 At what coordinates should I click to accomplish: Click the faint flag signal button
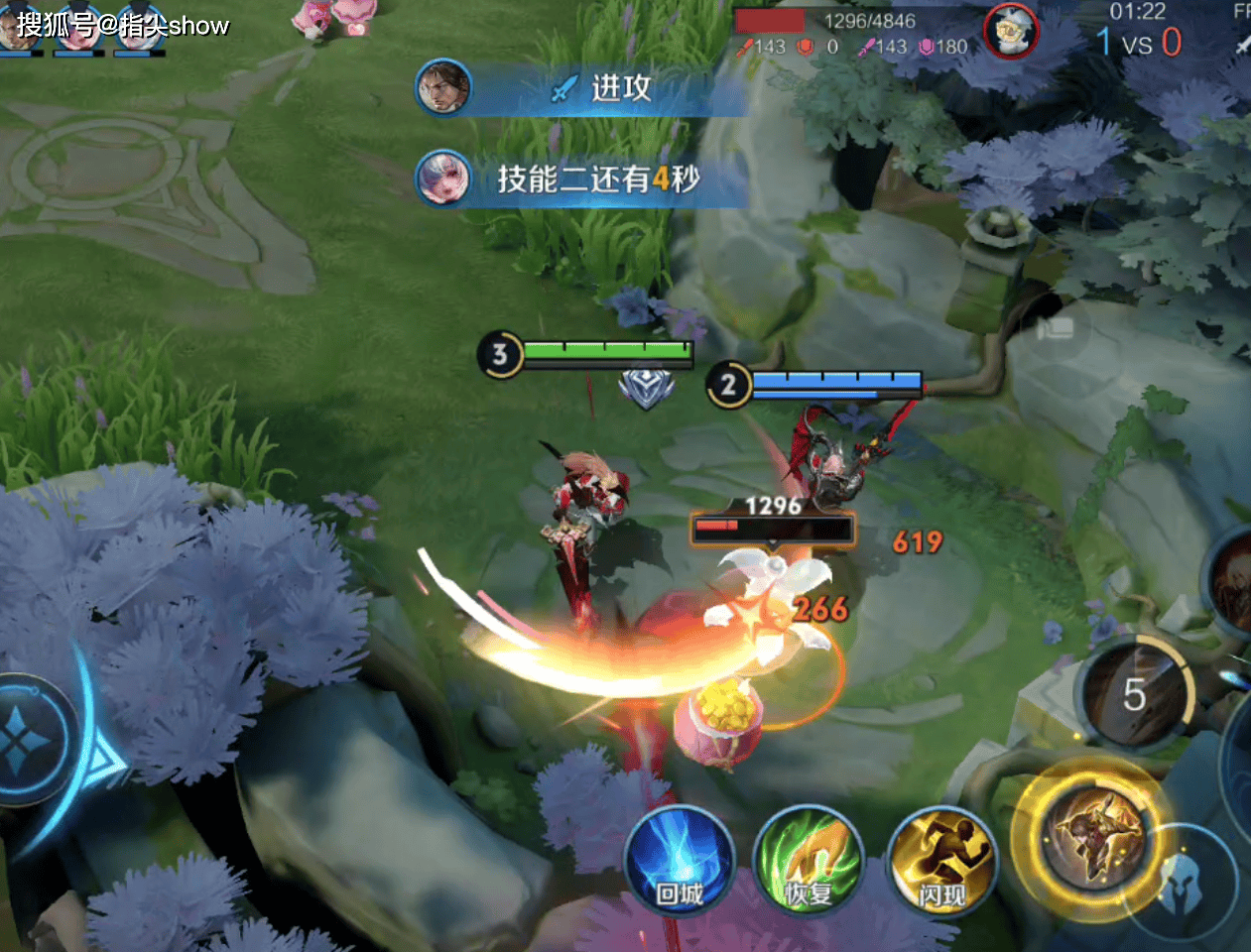click(1054, 328)
